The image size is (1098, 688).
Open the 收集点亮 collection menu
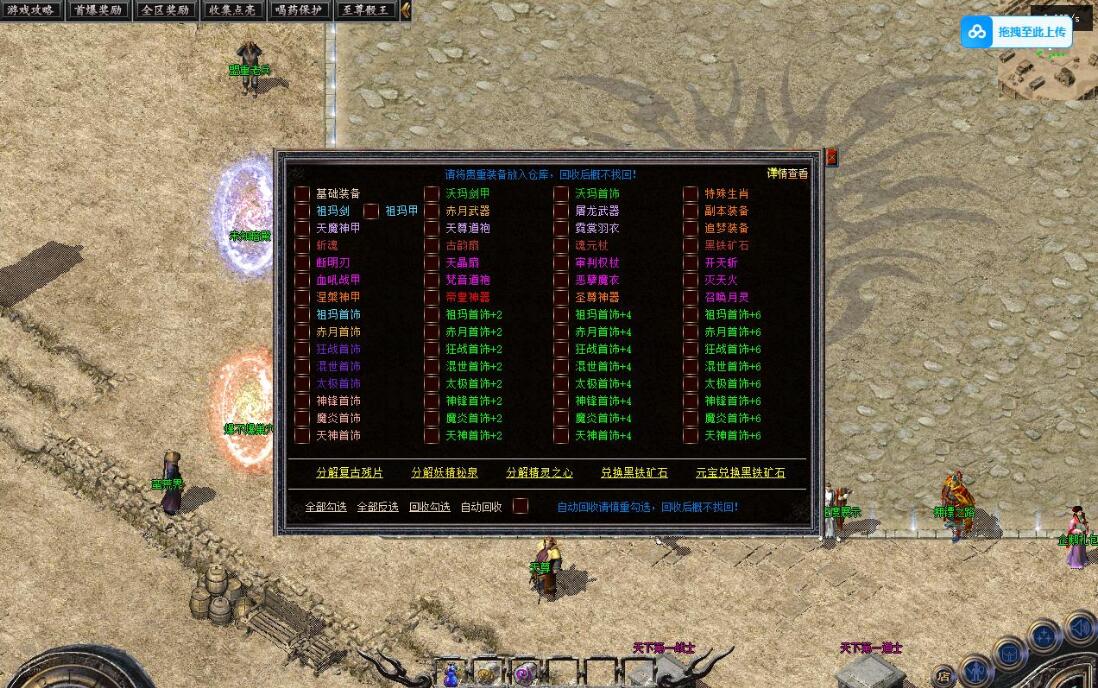click(232, 10)
